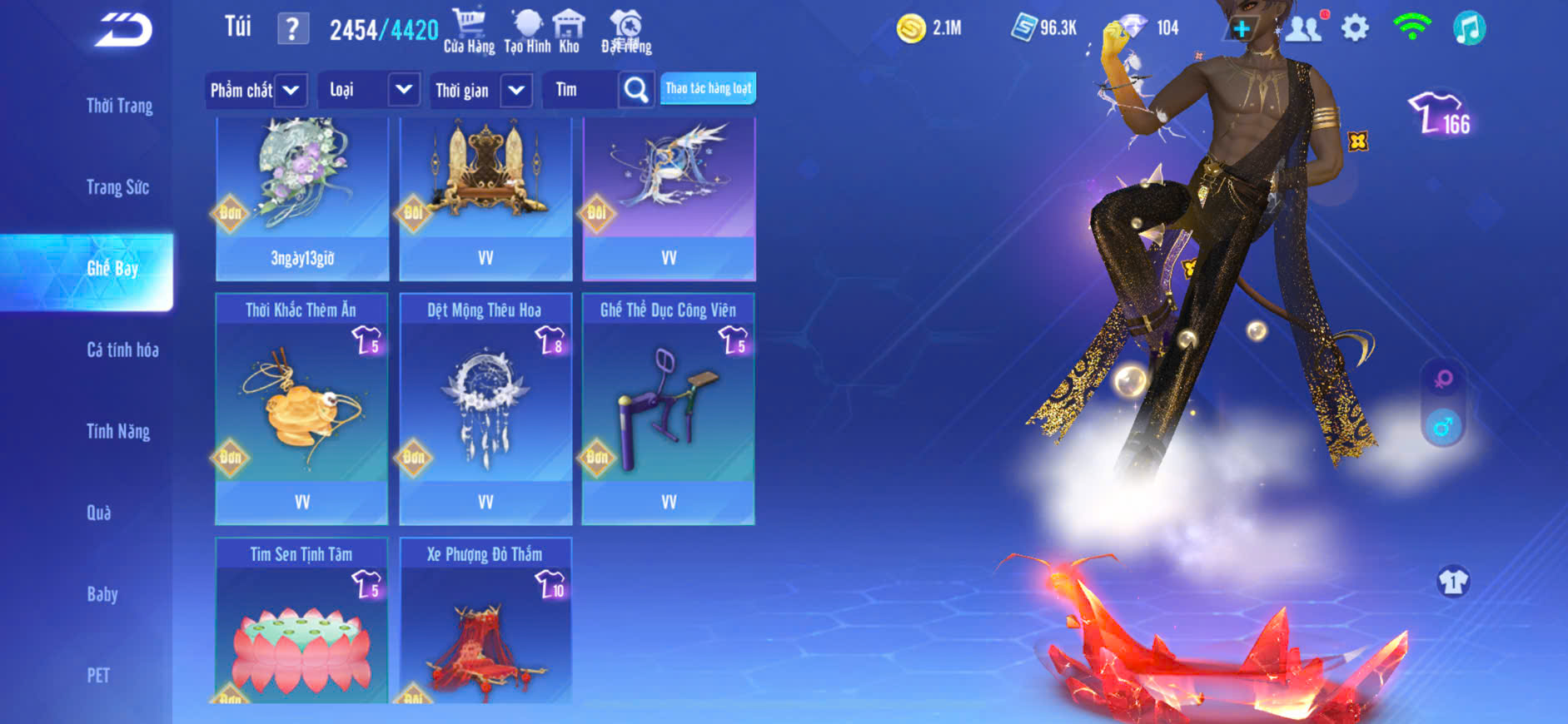Go back using the top-left arrow
This screenshot has height=724, width=1568.
click(x=124, y=30)
